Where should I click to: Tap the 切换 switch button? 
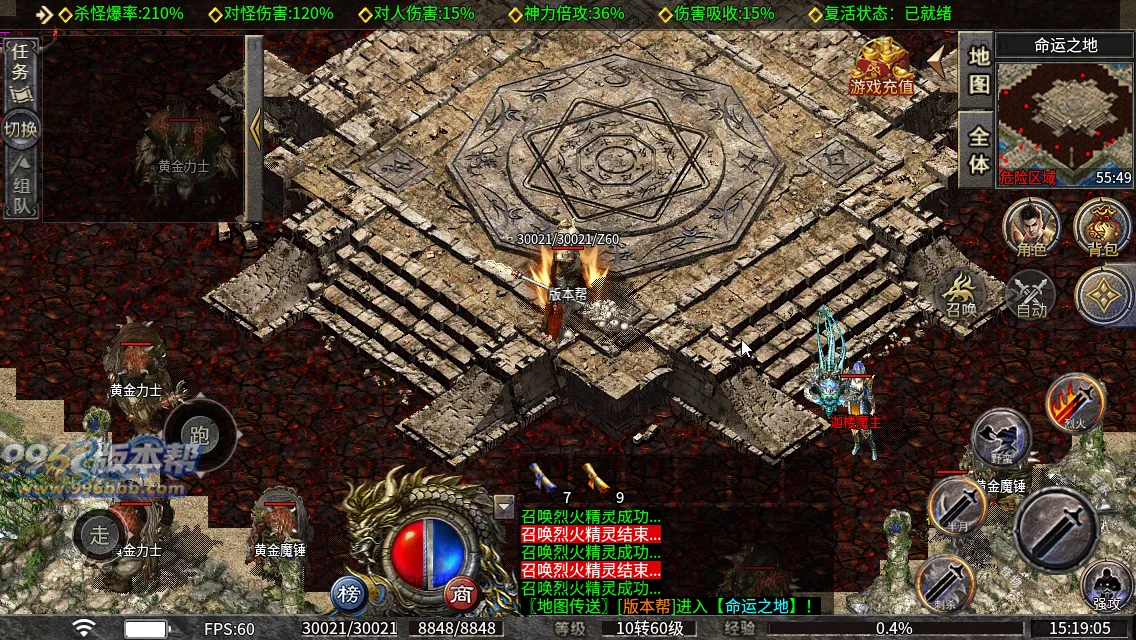(20, 129)
